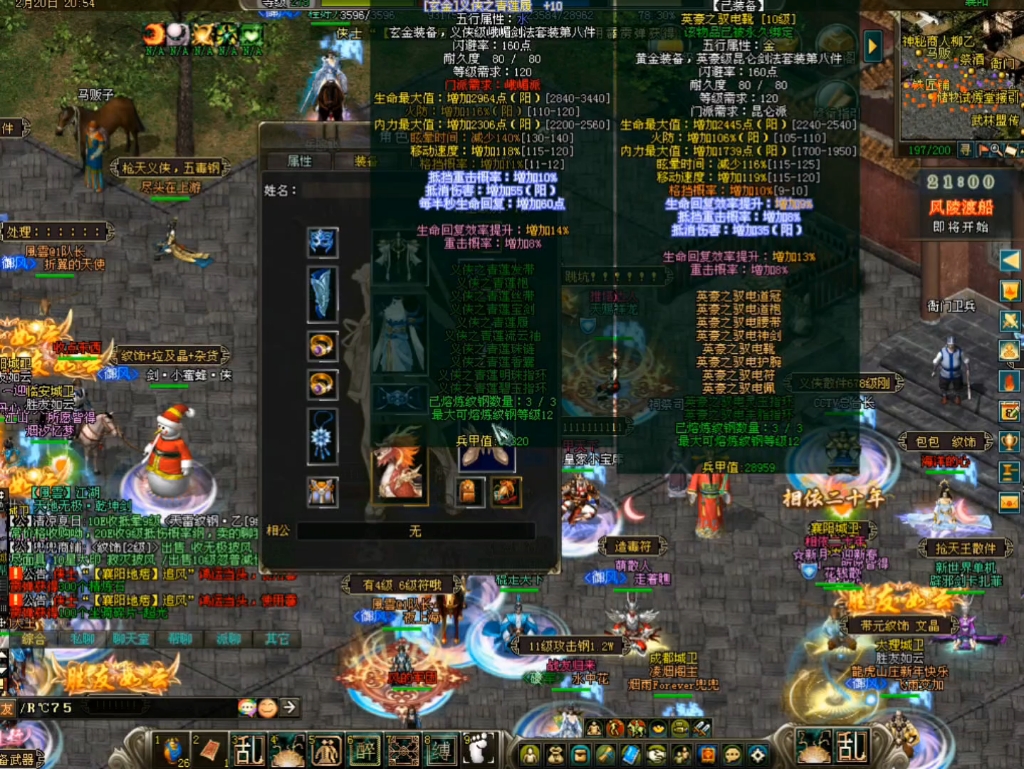Select the blue mask equipment slot
Image resolution: width=1024 pixels, height=769 pixels.
322,242
